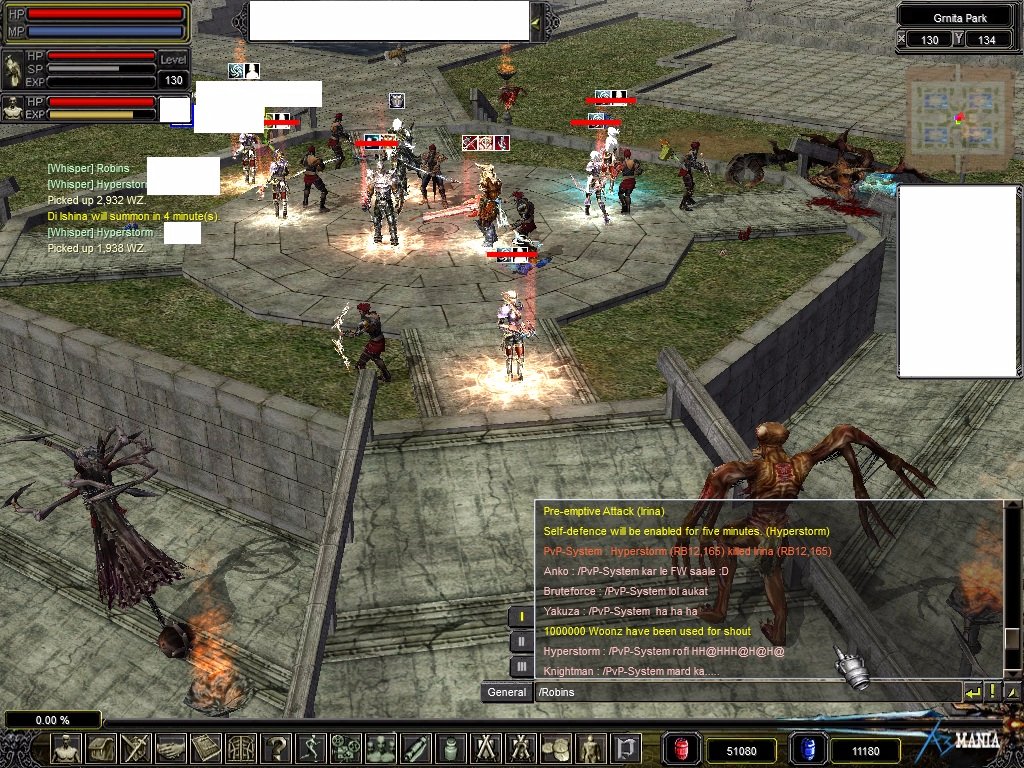
Task: Focus the chat input field containing /Robins
Action: pyautogui.click(x=745, y=692)
